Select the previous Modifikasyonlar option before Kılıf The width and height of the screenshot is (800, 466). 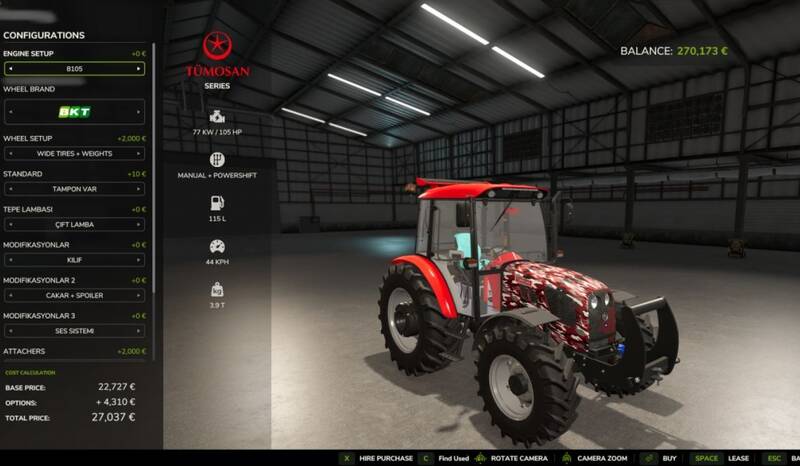click(10, 260)
